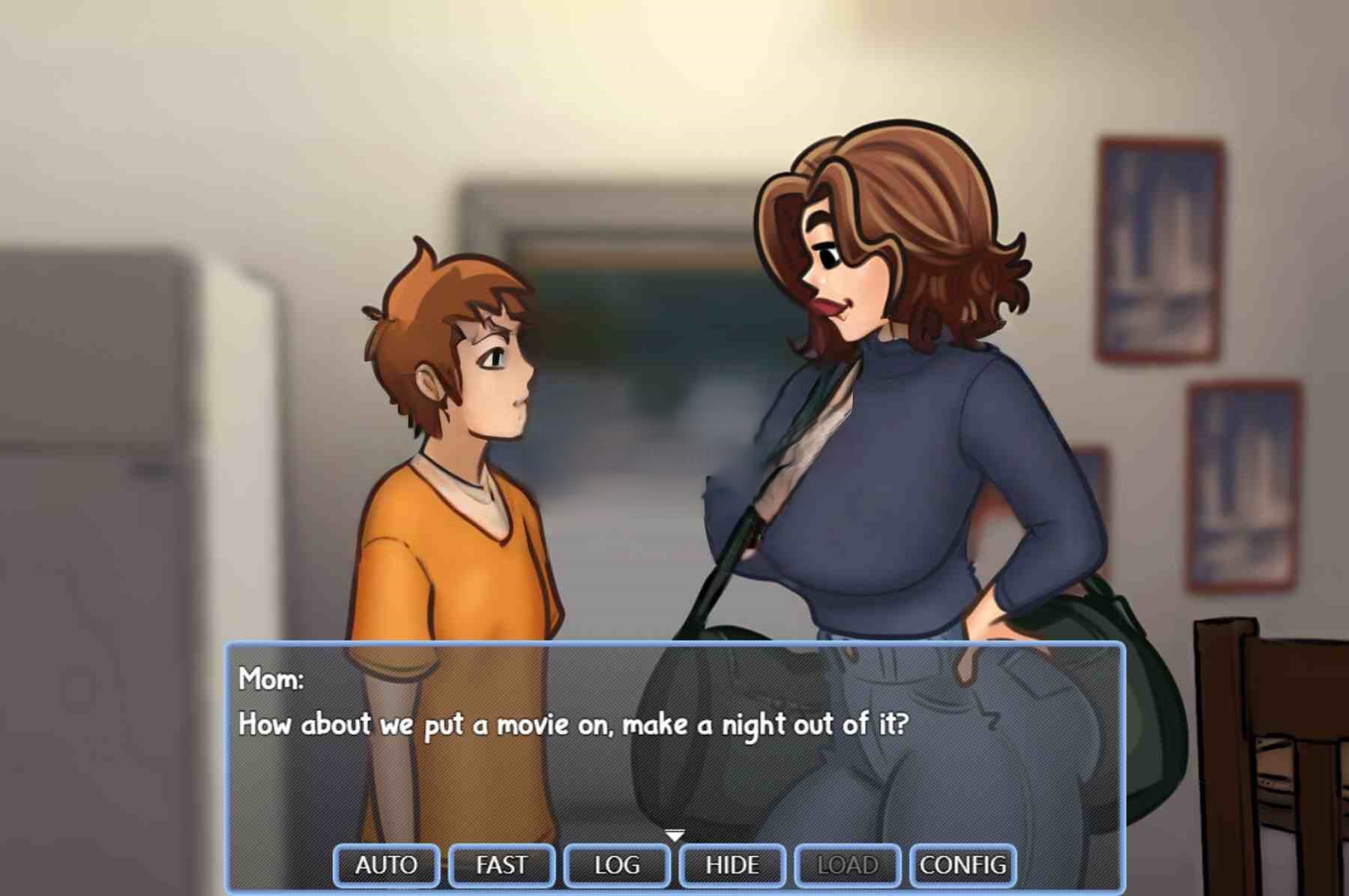Viewport: 1349px width, 896px height.
Task: Open the dialogue LOG
Action: click(617, 865)
